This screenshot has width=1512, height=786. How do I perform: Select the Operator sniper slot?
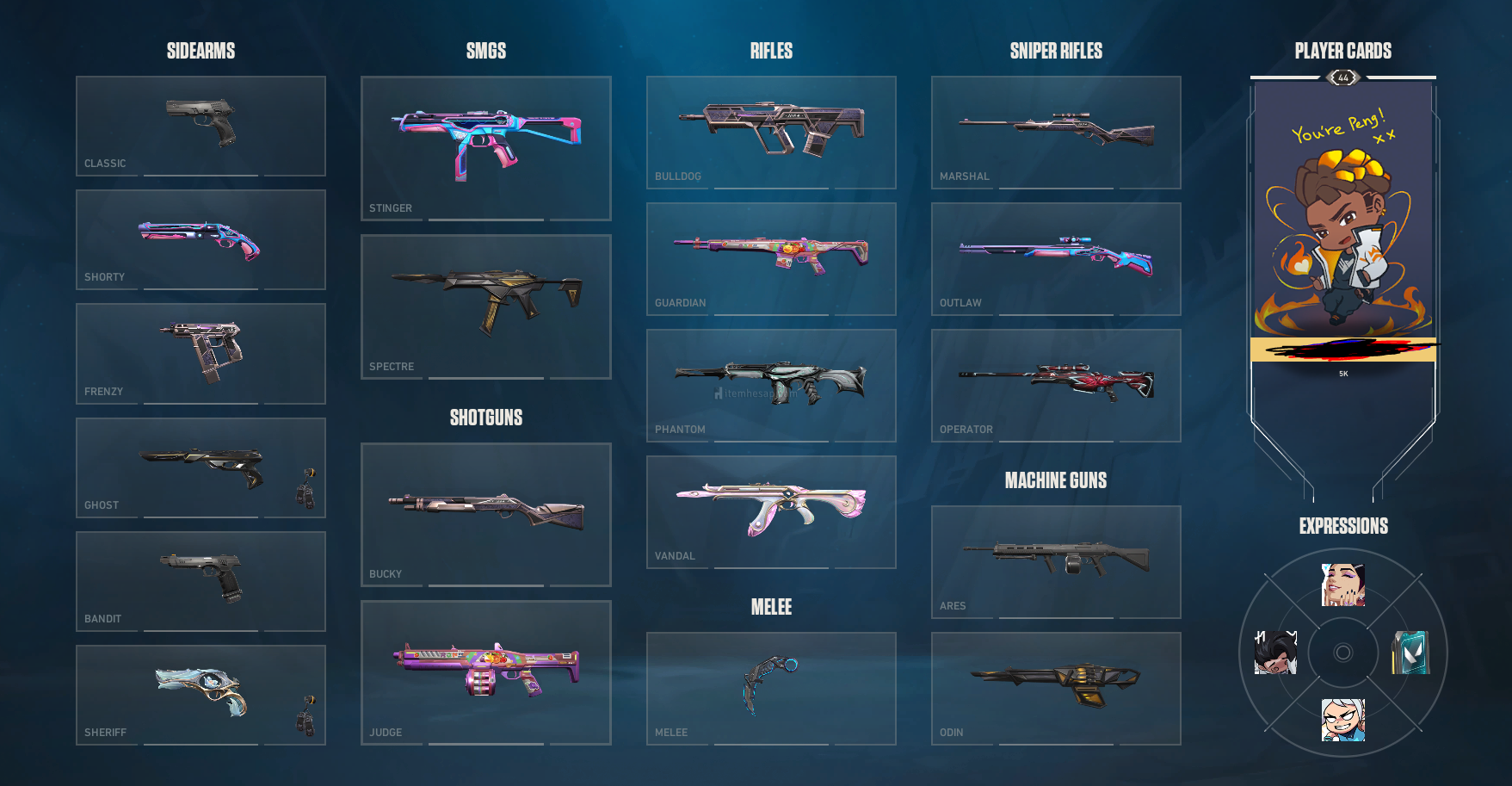coord(1056,385)
